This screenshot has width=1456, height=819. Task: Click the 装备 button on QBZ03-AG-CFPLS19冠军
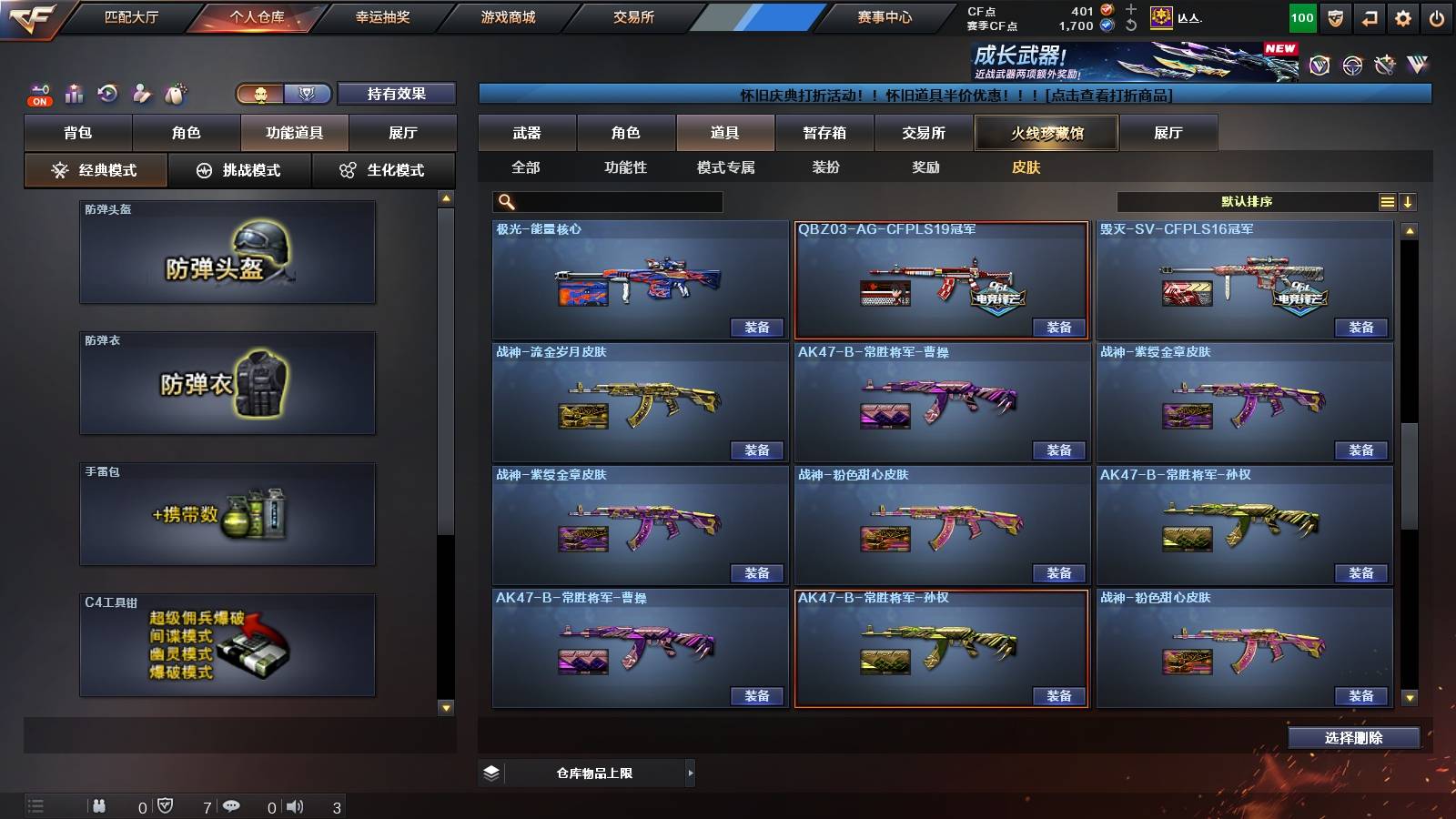[1060, 327]
